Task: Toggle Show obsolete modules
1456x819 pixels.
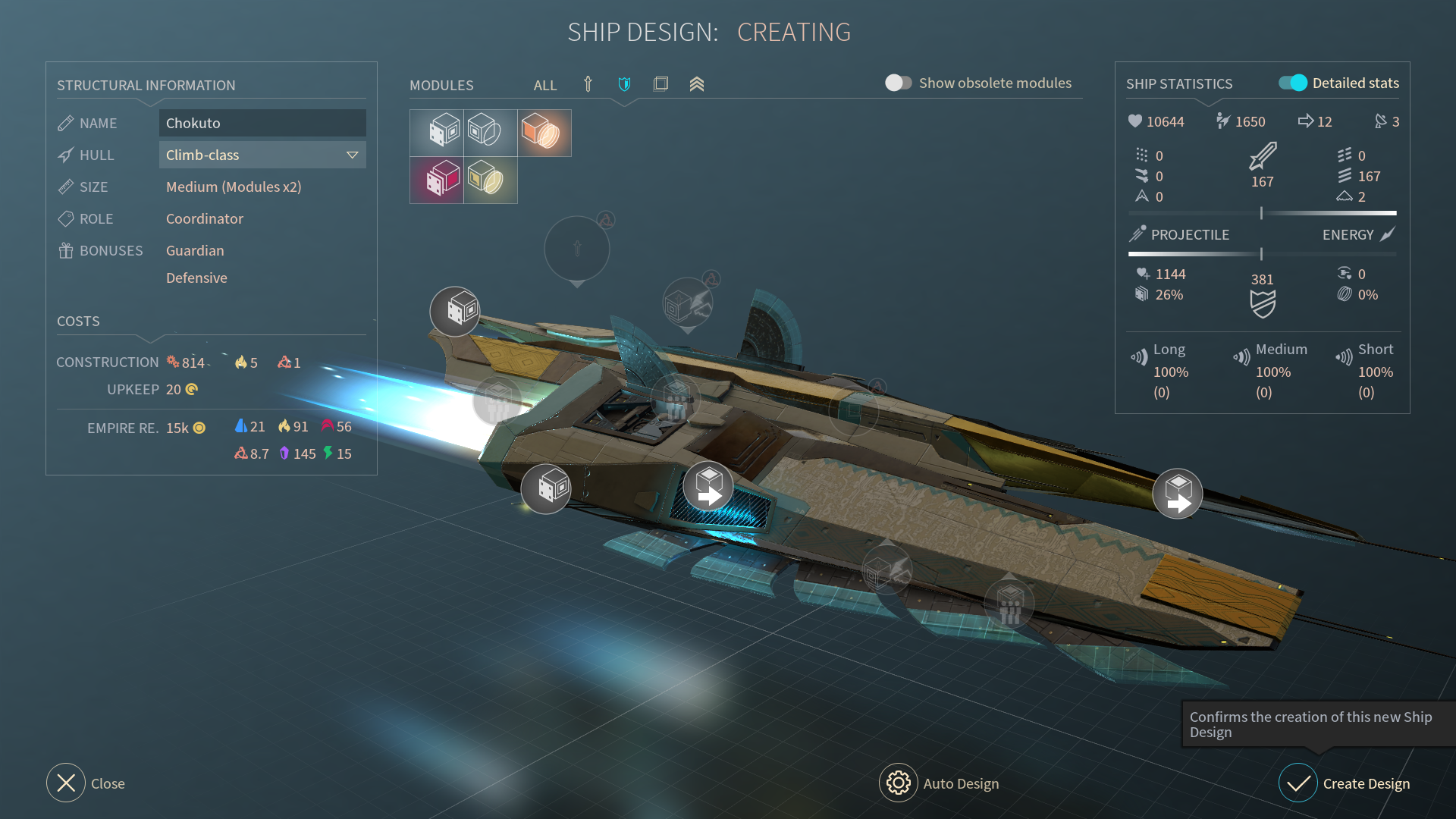Action: (898, 83)
